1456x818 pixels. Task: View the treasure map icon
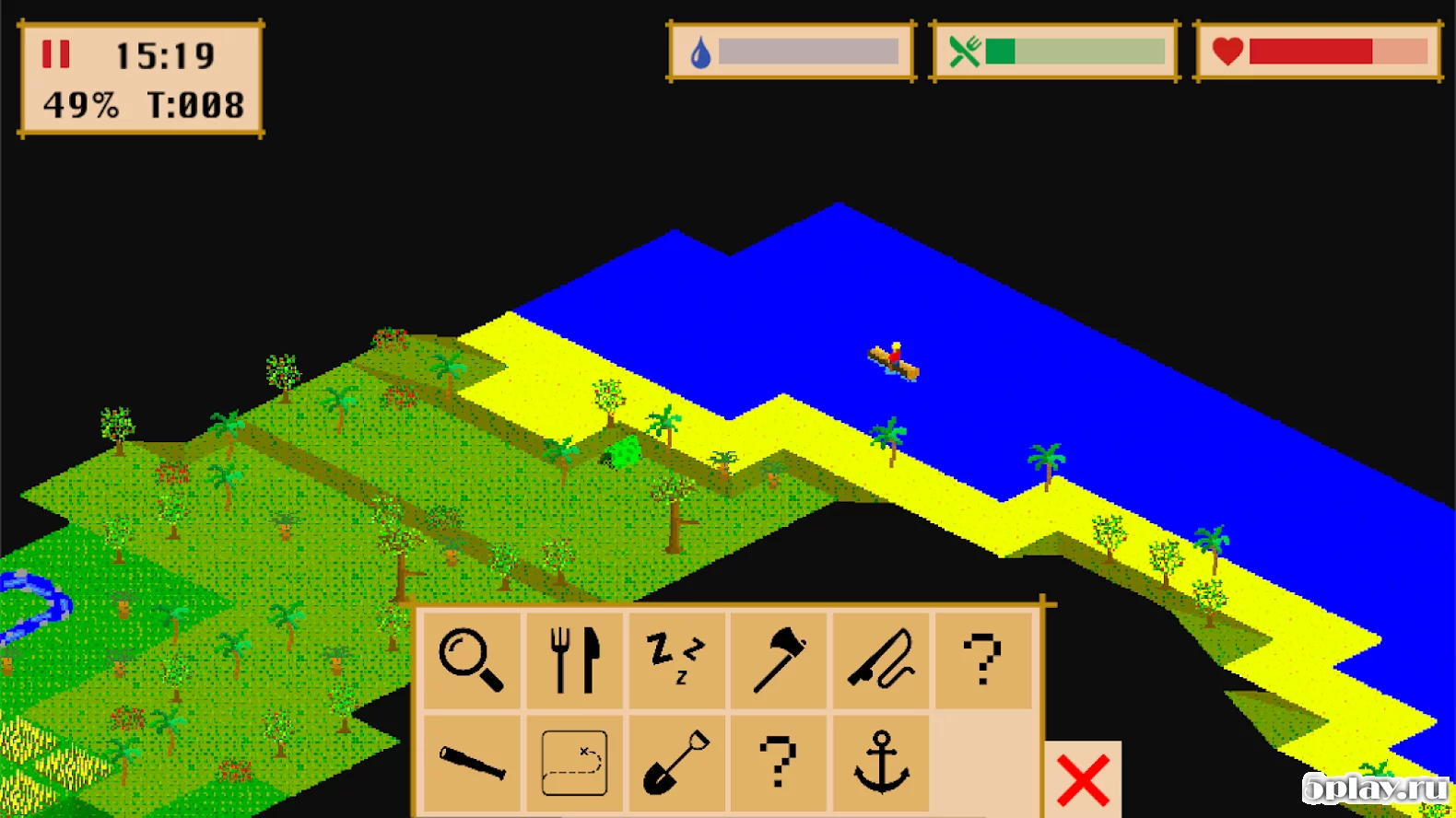[x=574, y=763]
